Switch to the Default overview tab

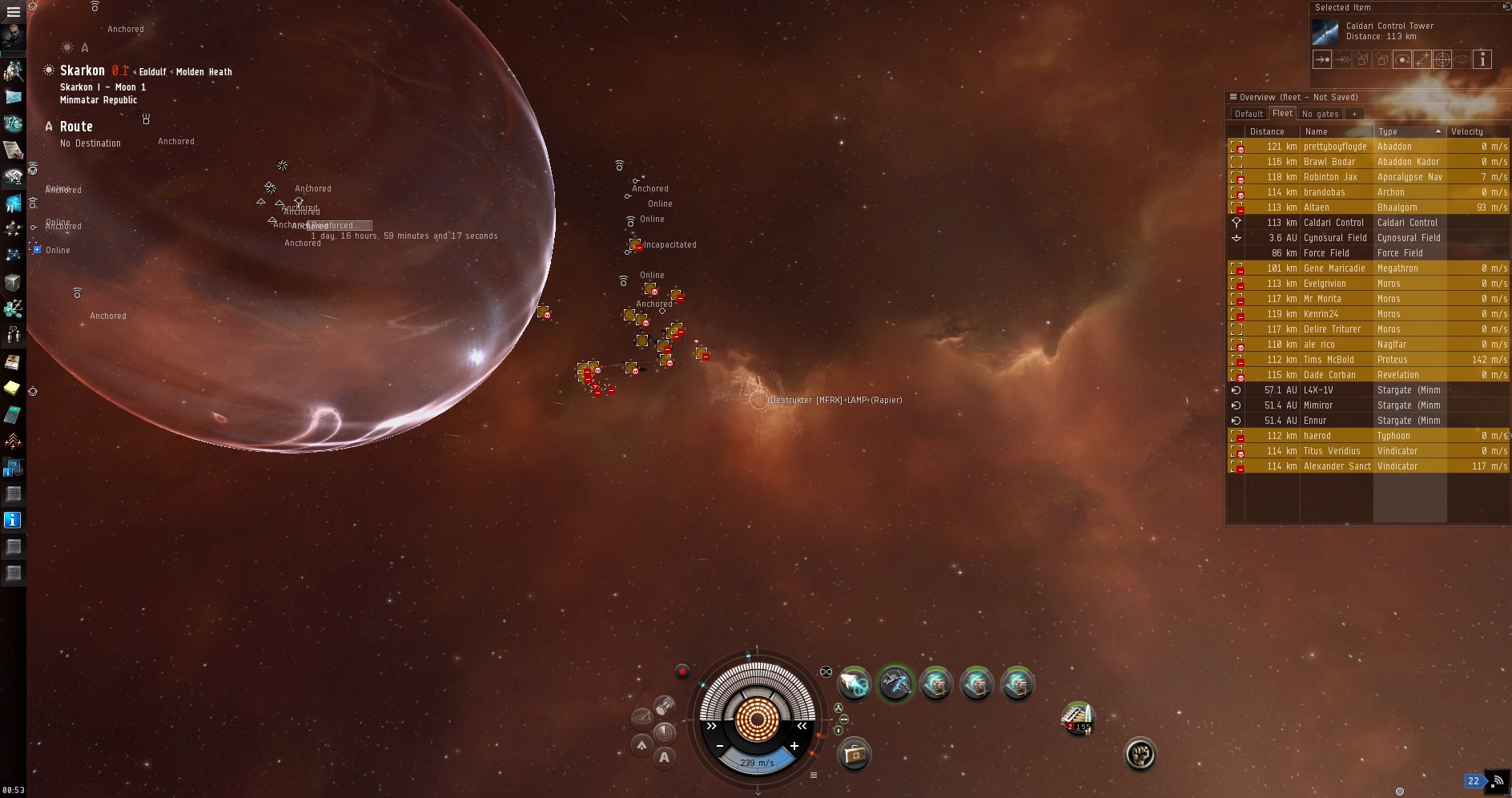coord(1248,114)
